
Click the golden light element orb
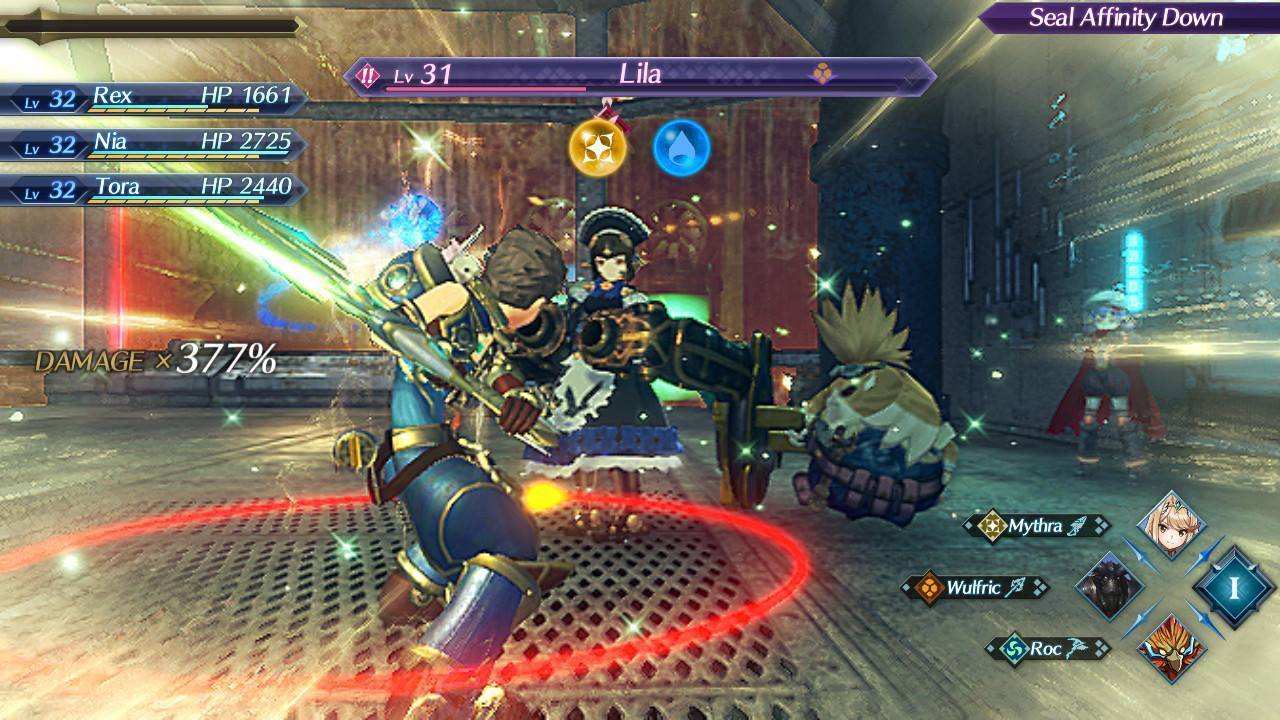(x=598, y=148)
